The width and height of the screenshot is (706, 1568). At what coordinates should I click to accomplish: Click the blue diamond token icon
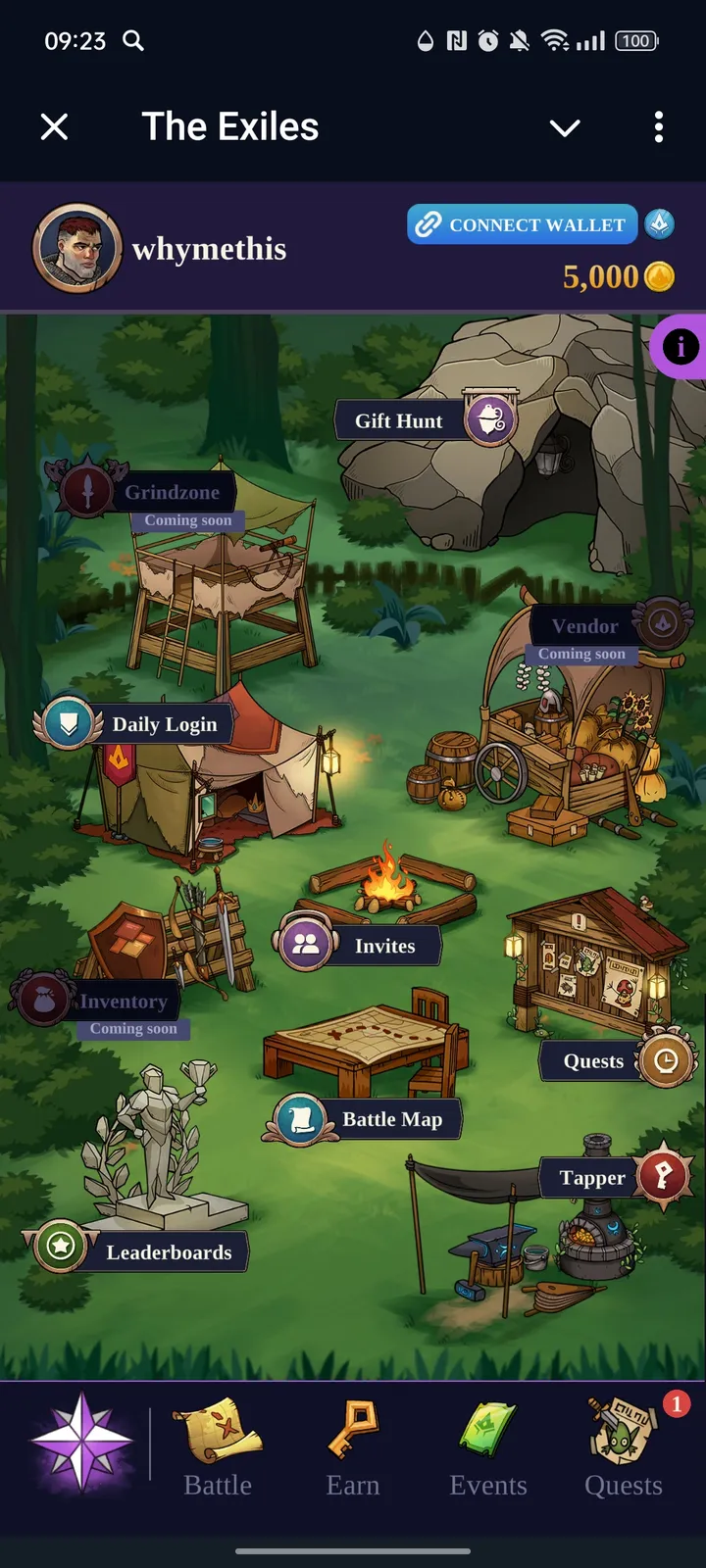659,224
